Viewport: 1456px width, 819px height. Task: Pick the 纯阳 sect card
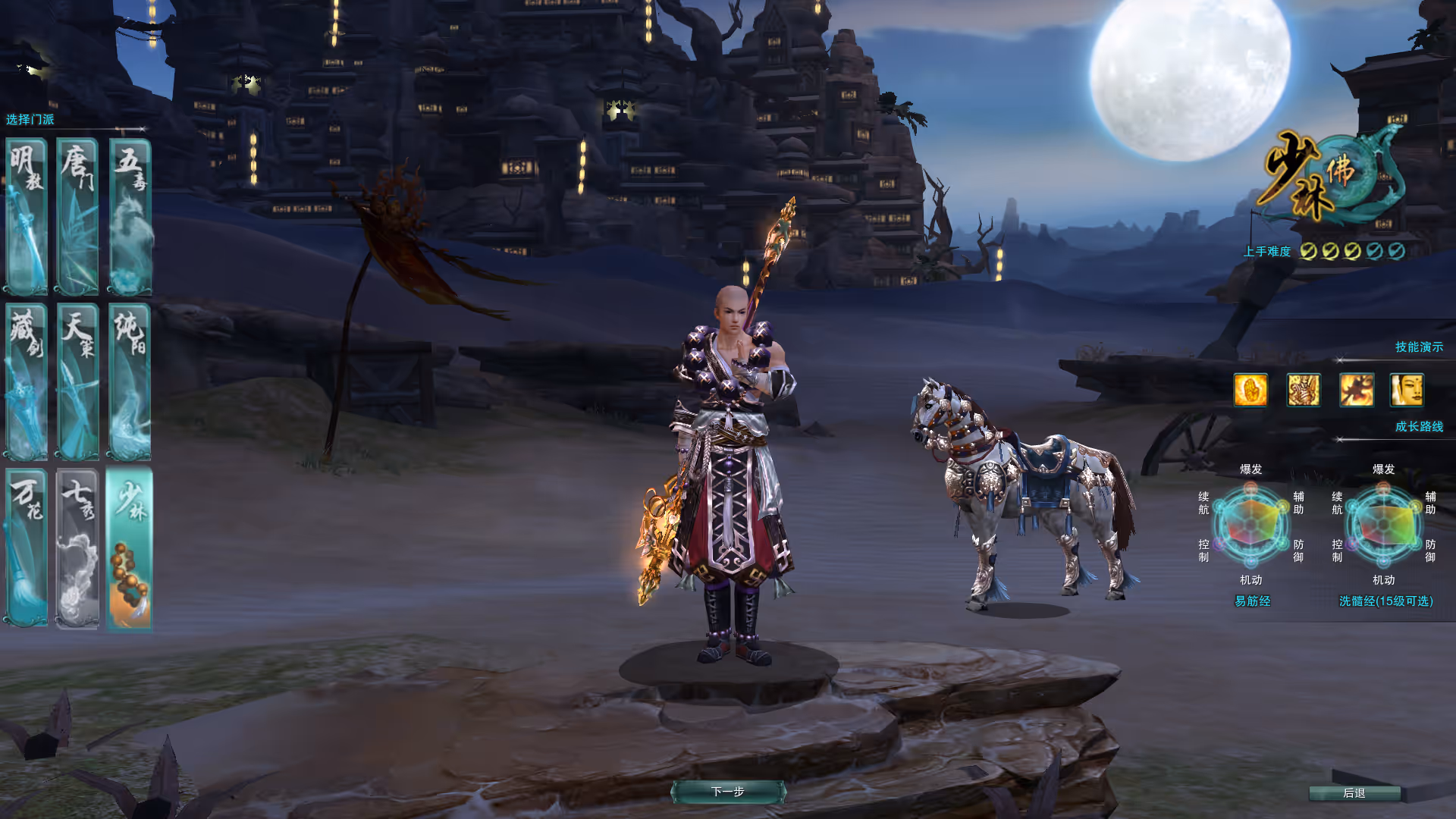coord(130,381)
